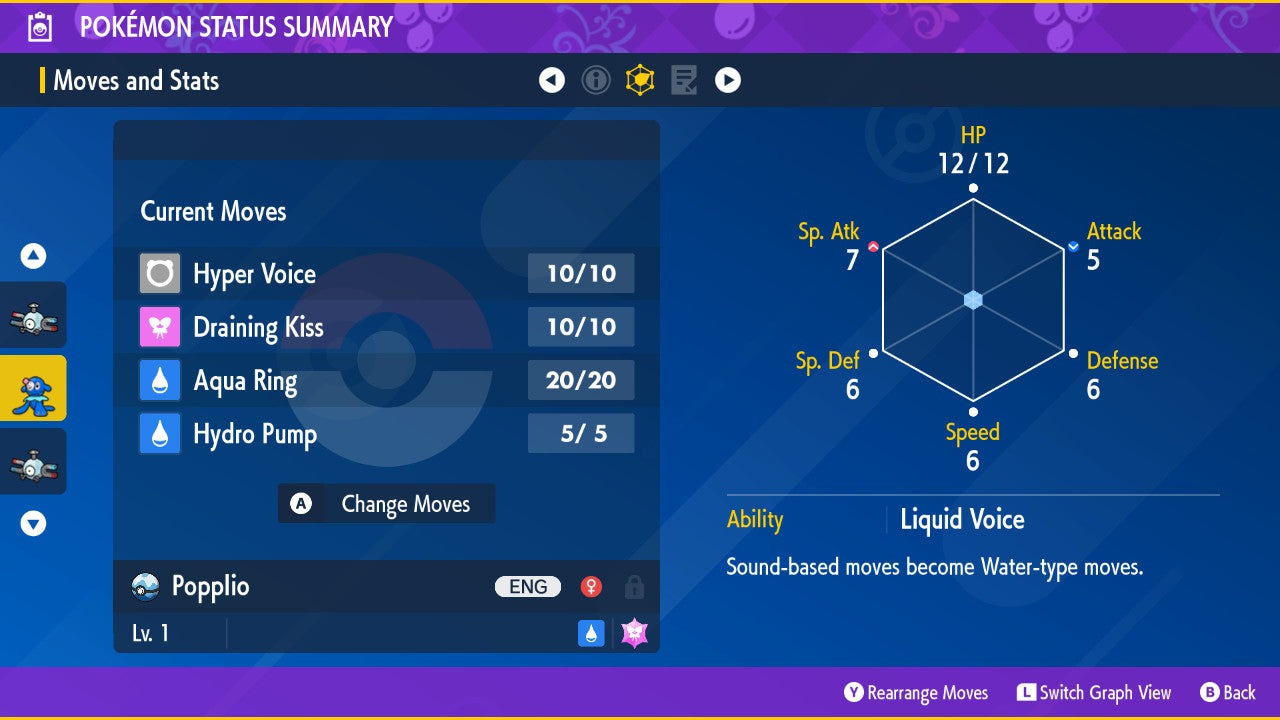Screen dimensions: 1280x720
Task: Open the Change Moves option
Action: tap(386, 504)
